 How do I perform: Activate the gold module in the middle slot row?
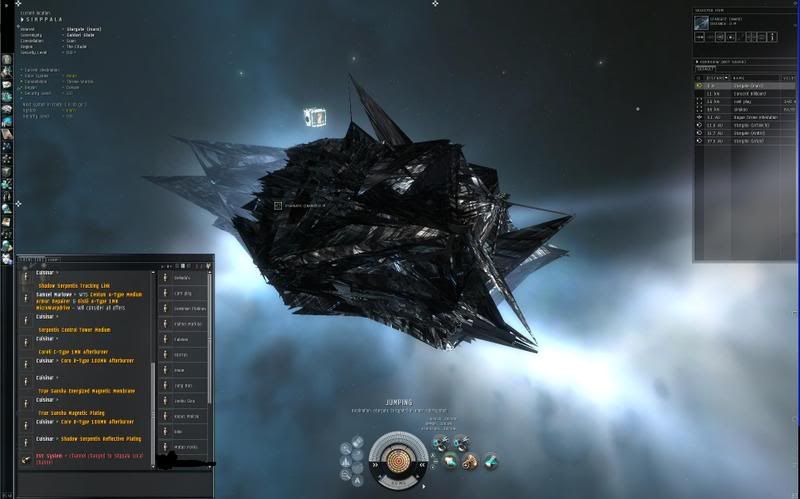click(468, 460)
